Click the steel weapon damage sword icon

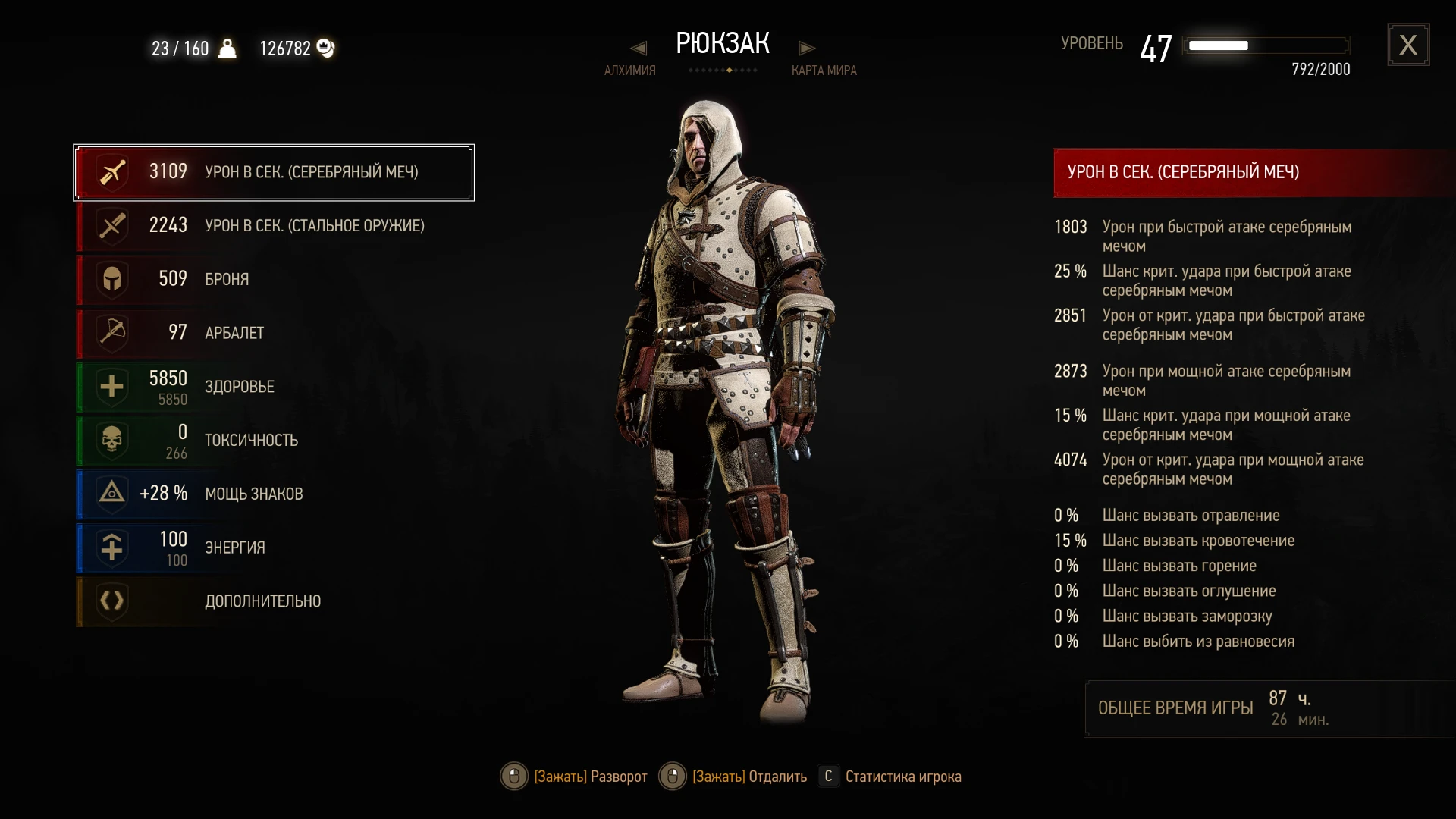coord(111,225)
